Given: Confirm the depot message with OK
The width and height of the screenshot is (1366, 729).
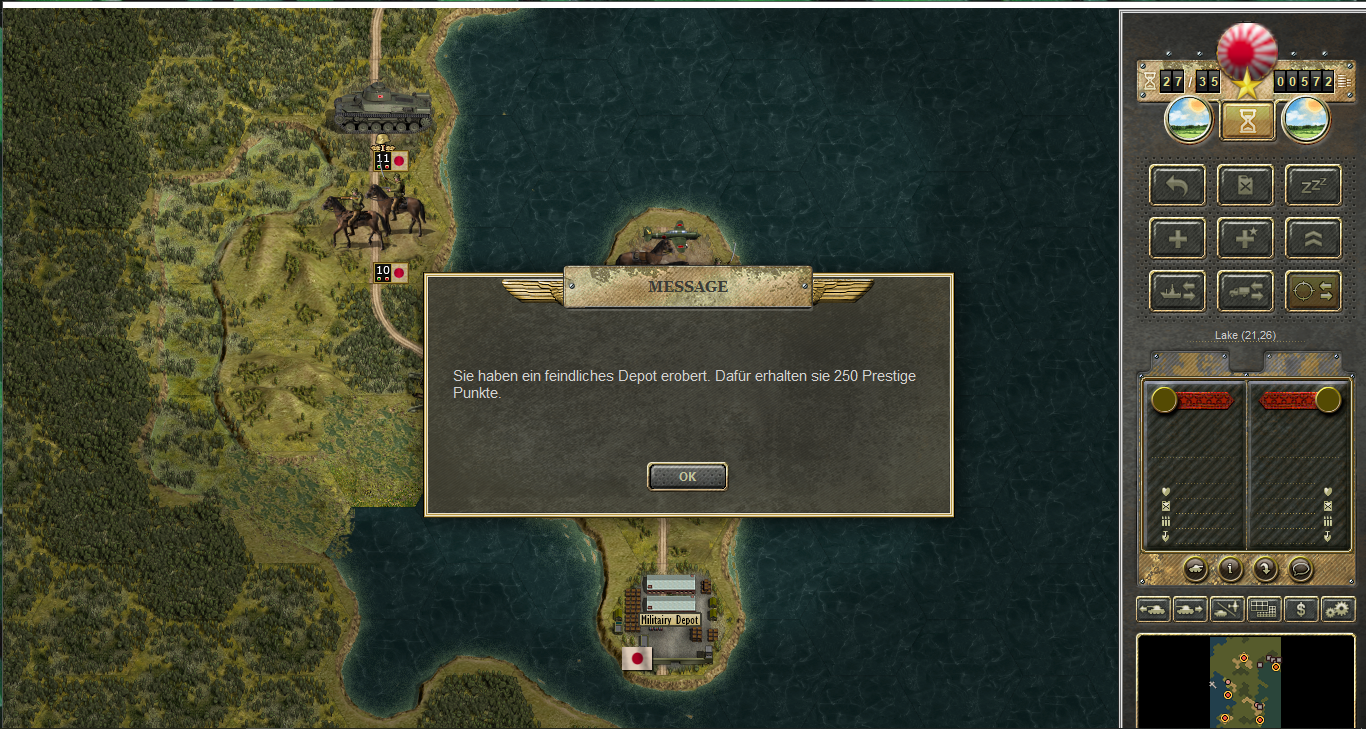Looking at the screenshot, I should [687, 477].
